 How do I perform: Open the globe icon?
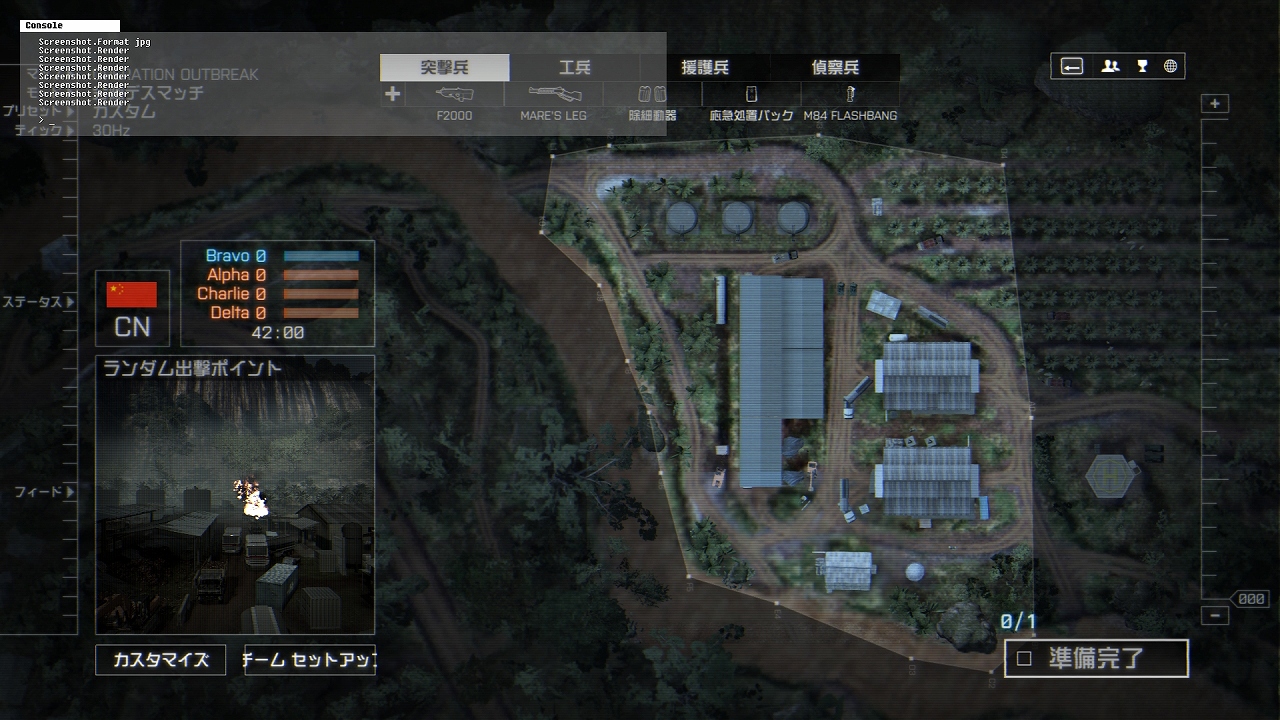[x=1170, y=66]
